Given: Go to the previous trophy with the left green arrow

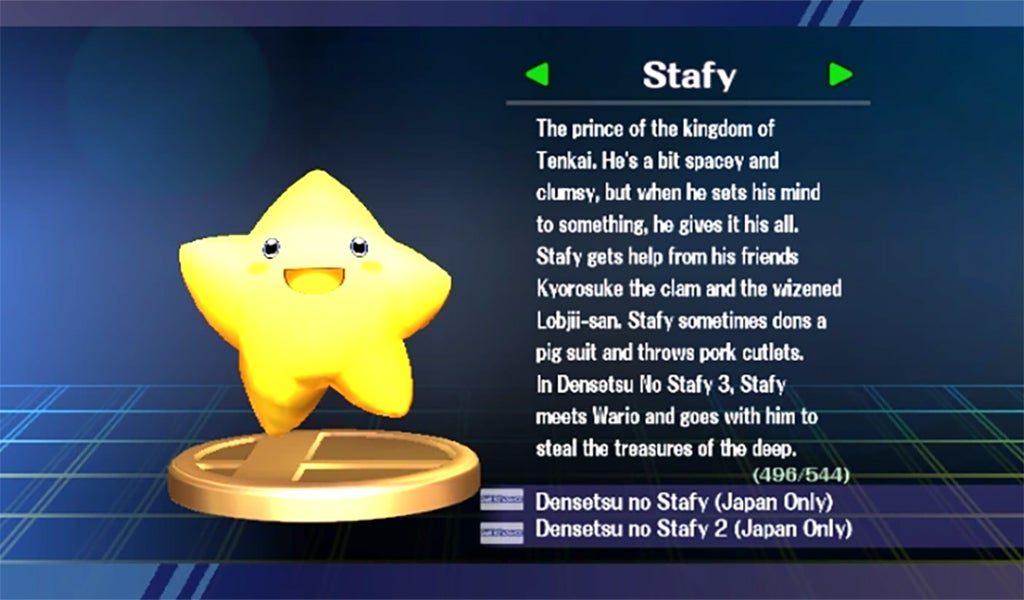Looking at the screenshot, I should pyautogui.click(x=537, y=74).
